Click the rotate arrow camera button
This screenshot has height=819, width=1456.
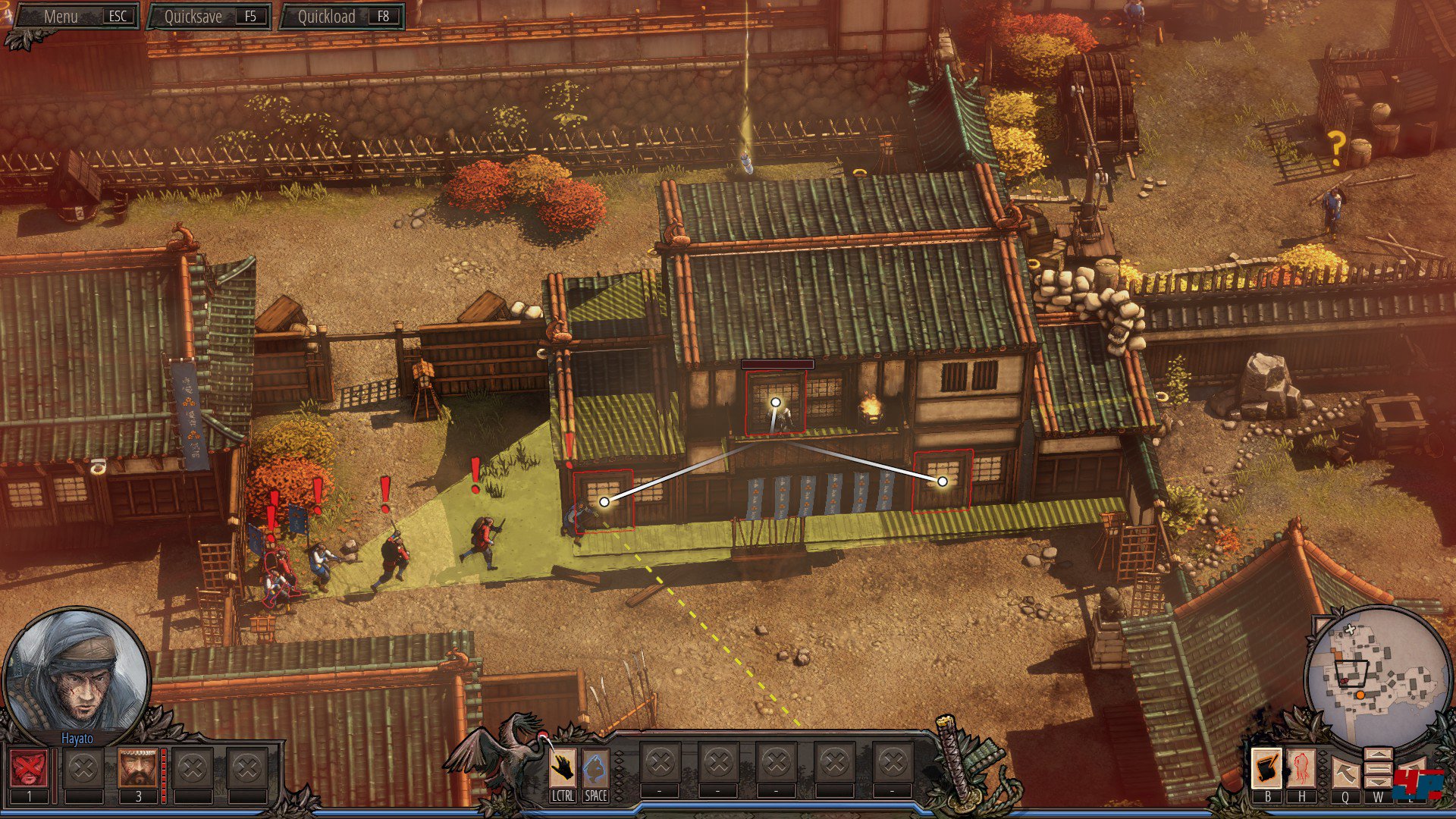1345,773
